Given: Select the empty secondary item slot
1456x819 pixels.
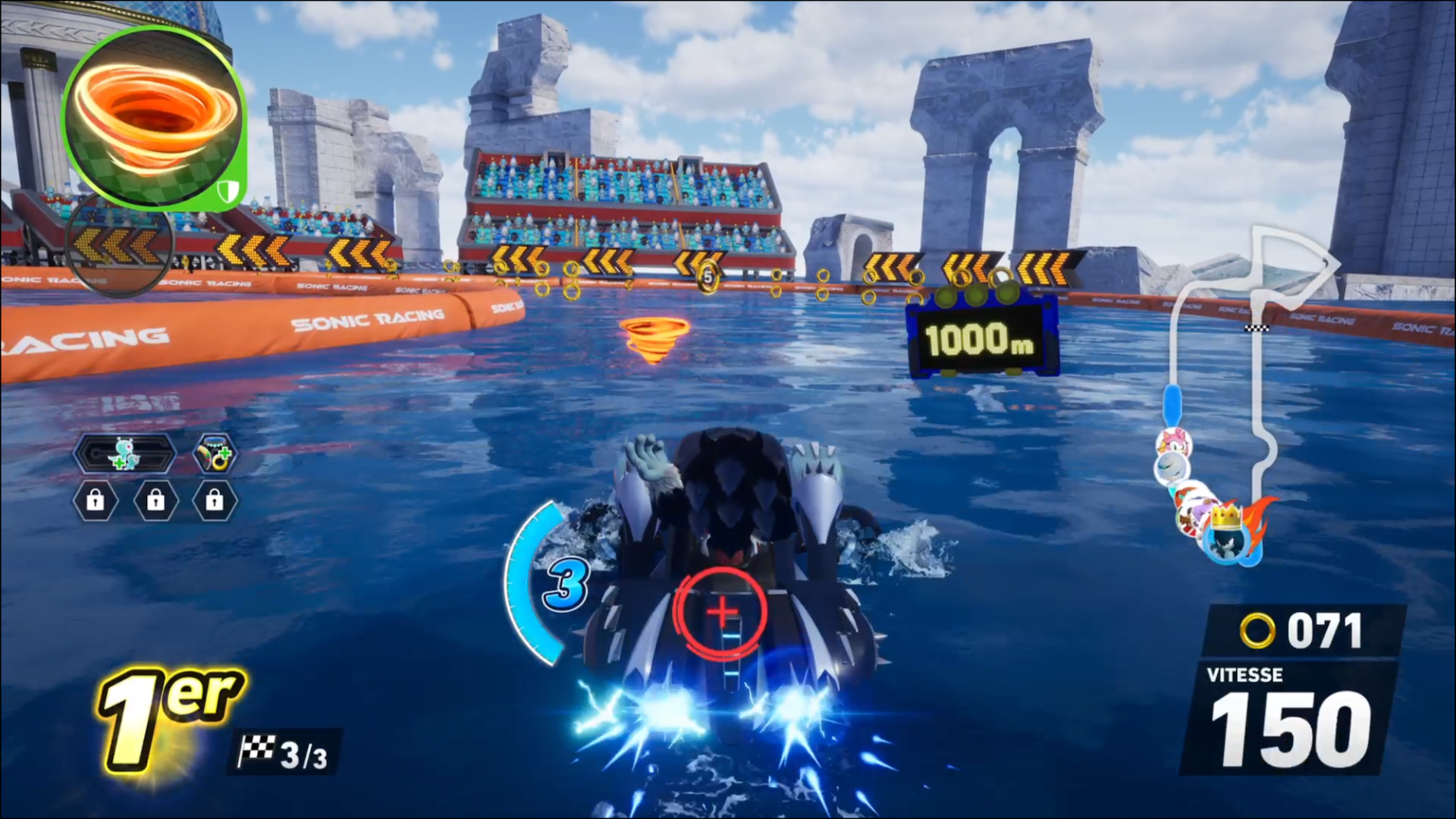Looking at the screenshot, I should (x=120, y=243).
